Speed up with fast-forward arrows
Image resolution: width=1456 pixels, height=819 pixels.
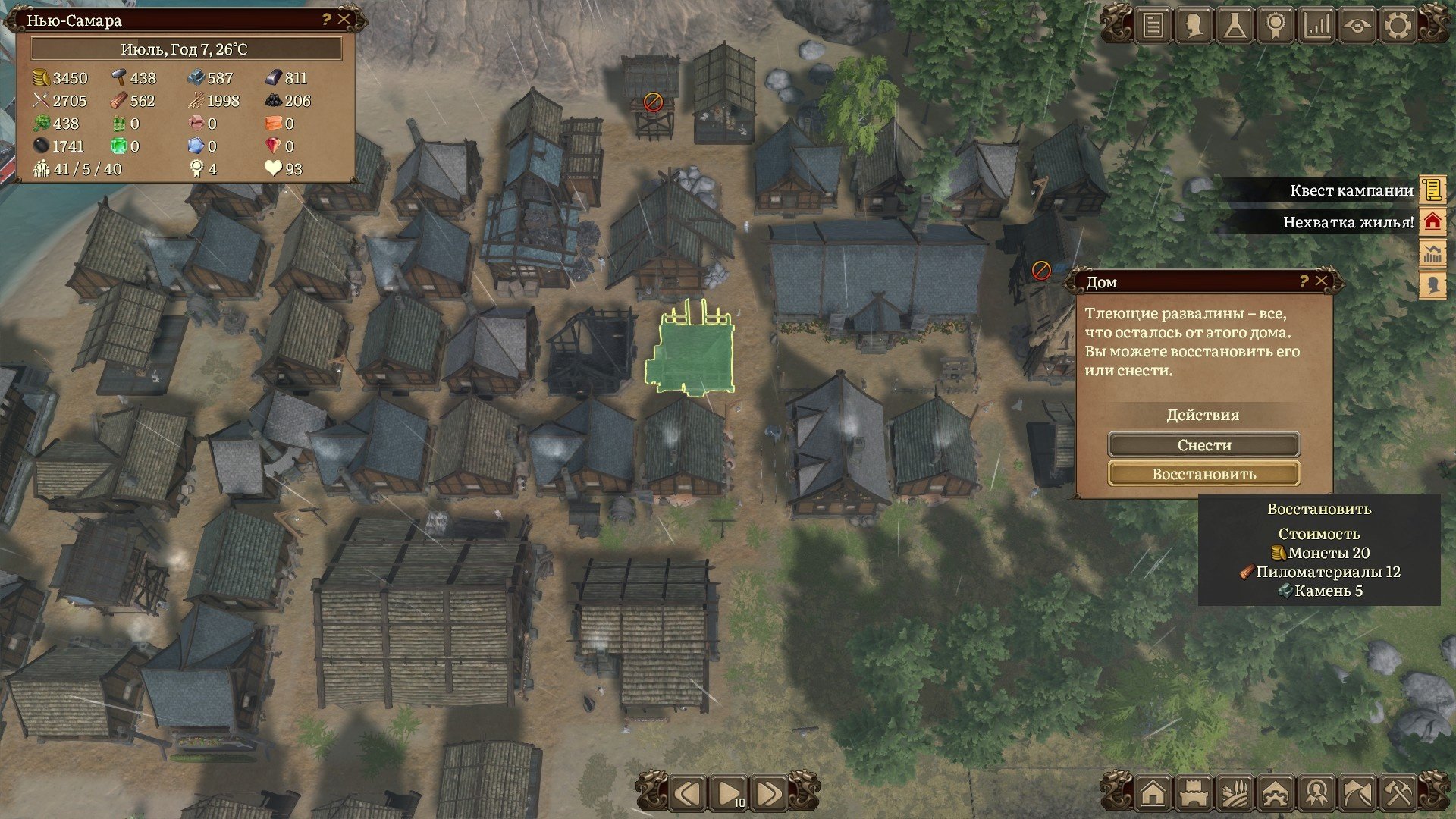768,794
